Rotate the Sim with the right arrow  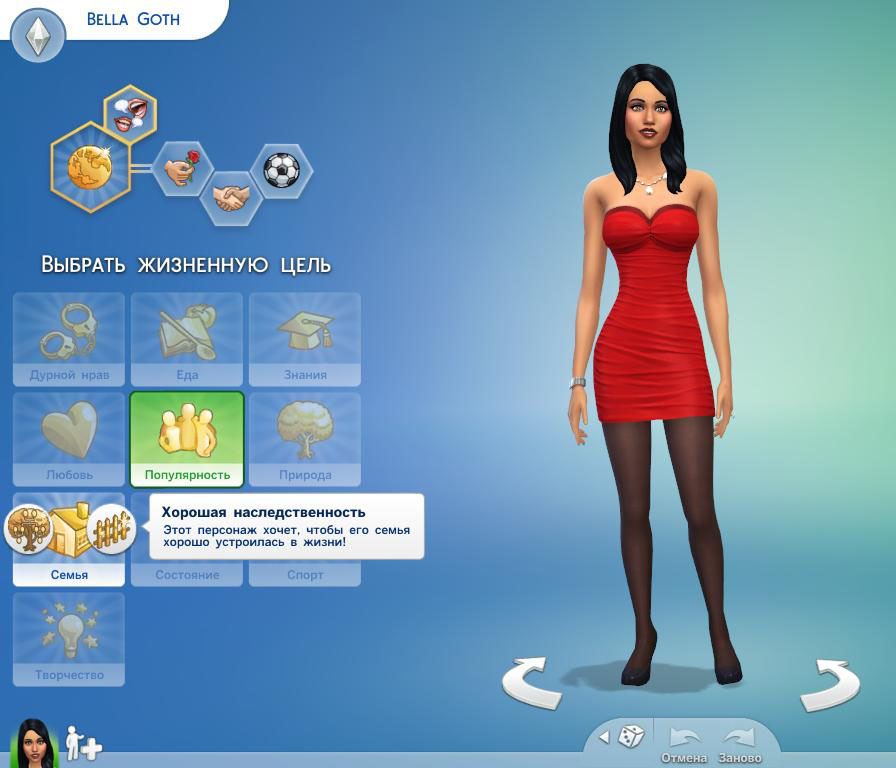click(x=830, y=684)
